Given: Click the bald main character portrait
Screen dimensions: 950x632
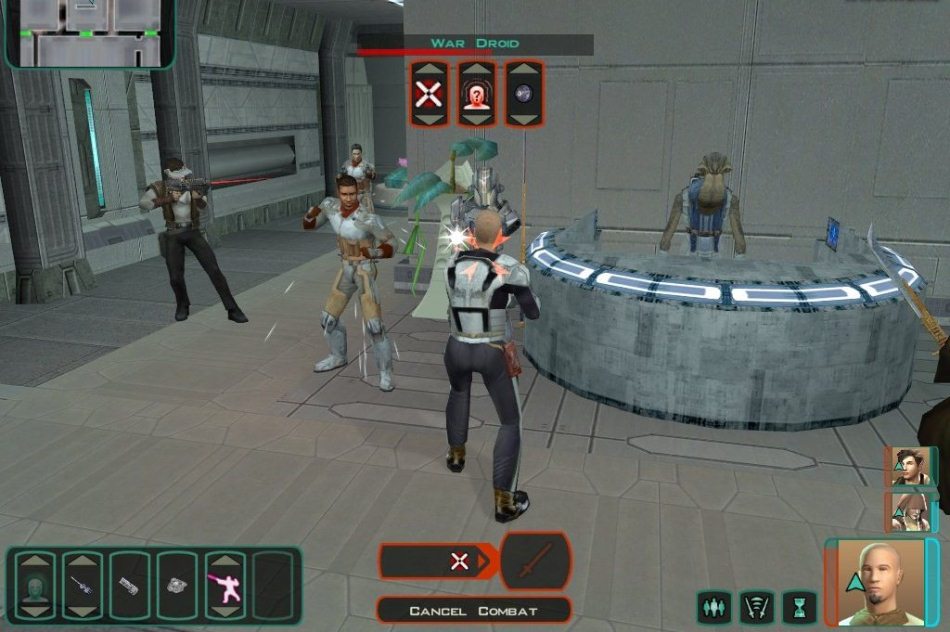Looking at the screenshot, I should [x=877, y=580].
